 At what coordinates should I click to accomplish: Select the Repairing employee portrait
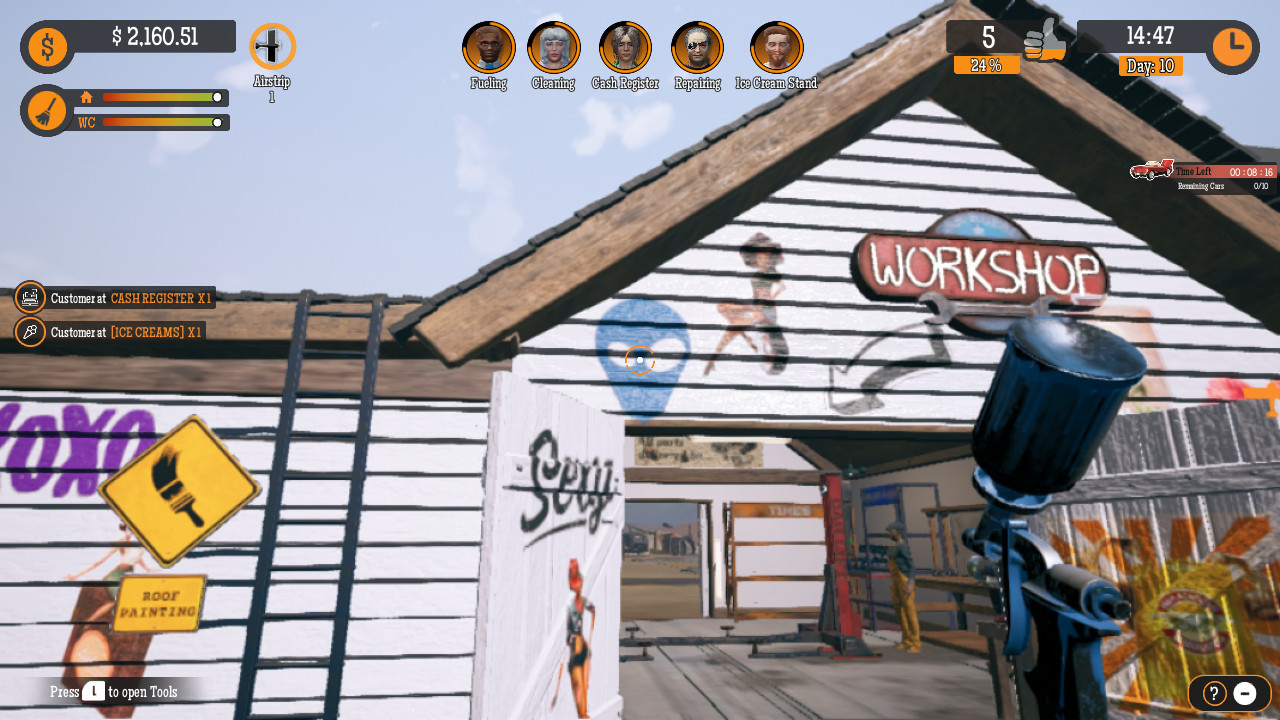(697, 46)
